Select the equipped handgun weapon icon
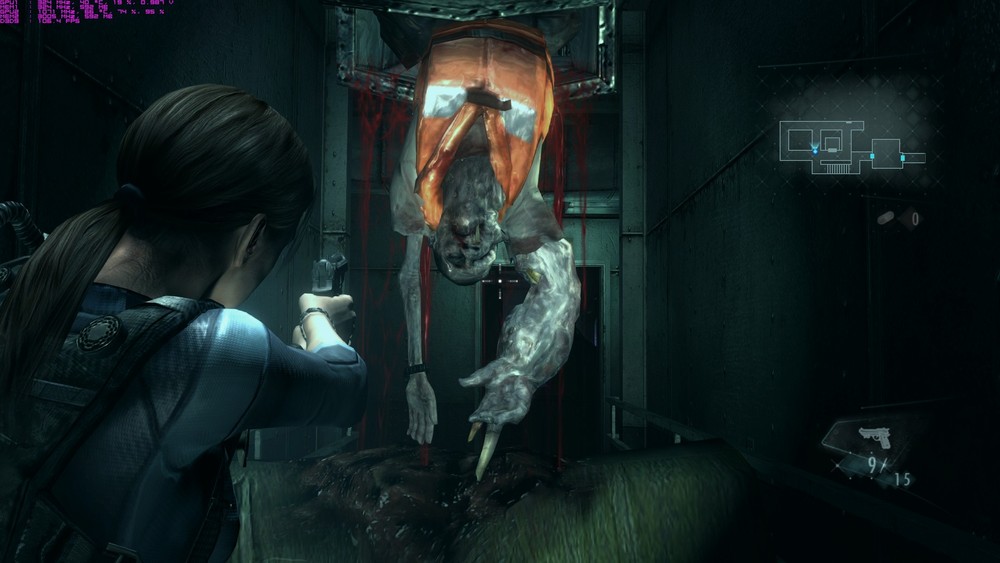The image size is (1000, 563). [874, 437]
